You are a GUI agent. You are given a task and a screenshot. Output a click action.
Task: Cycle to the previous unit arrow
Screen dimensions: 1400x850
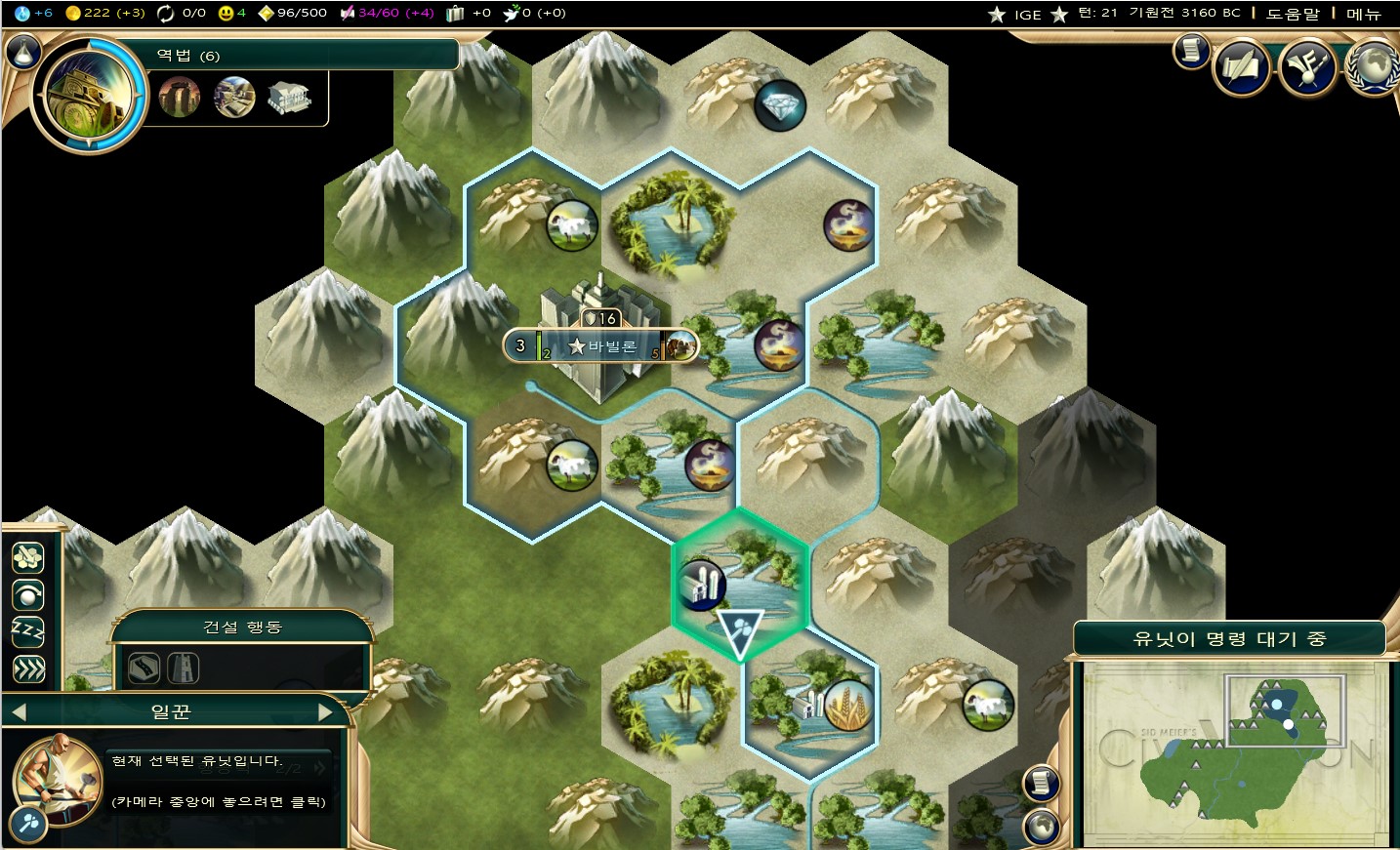pyautogui.click(x=18, y=712)
